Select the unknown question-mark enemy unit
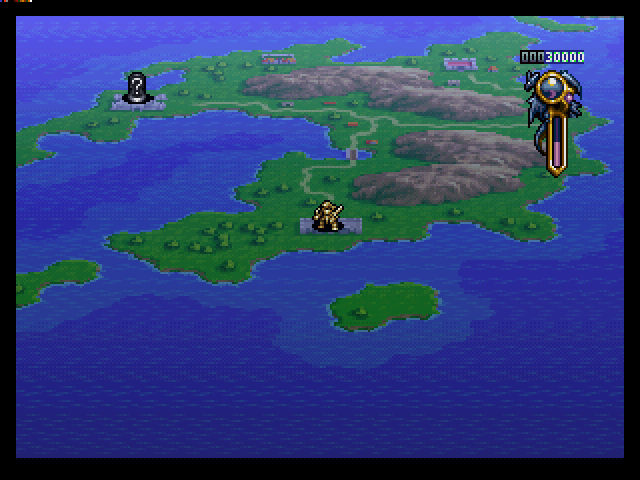The width and height of the screenshot is (640, 480). (x=137, y=87)
